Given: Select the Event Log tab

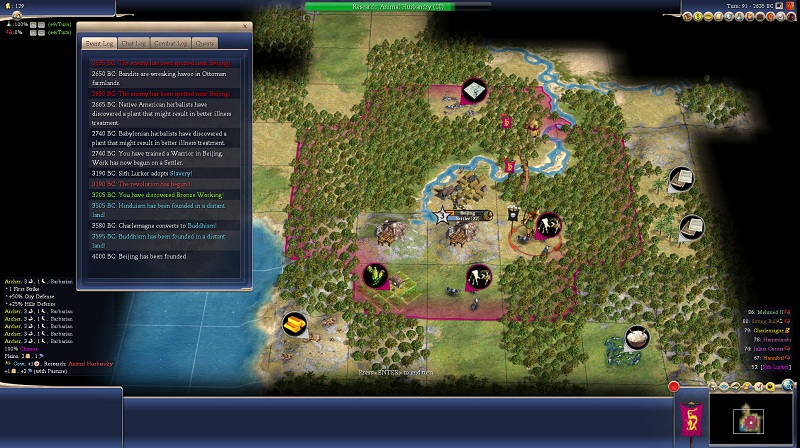Looking at the screenshot, I should coord(98,43).
